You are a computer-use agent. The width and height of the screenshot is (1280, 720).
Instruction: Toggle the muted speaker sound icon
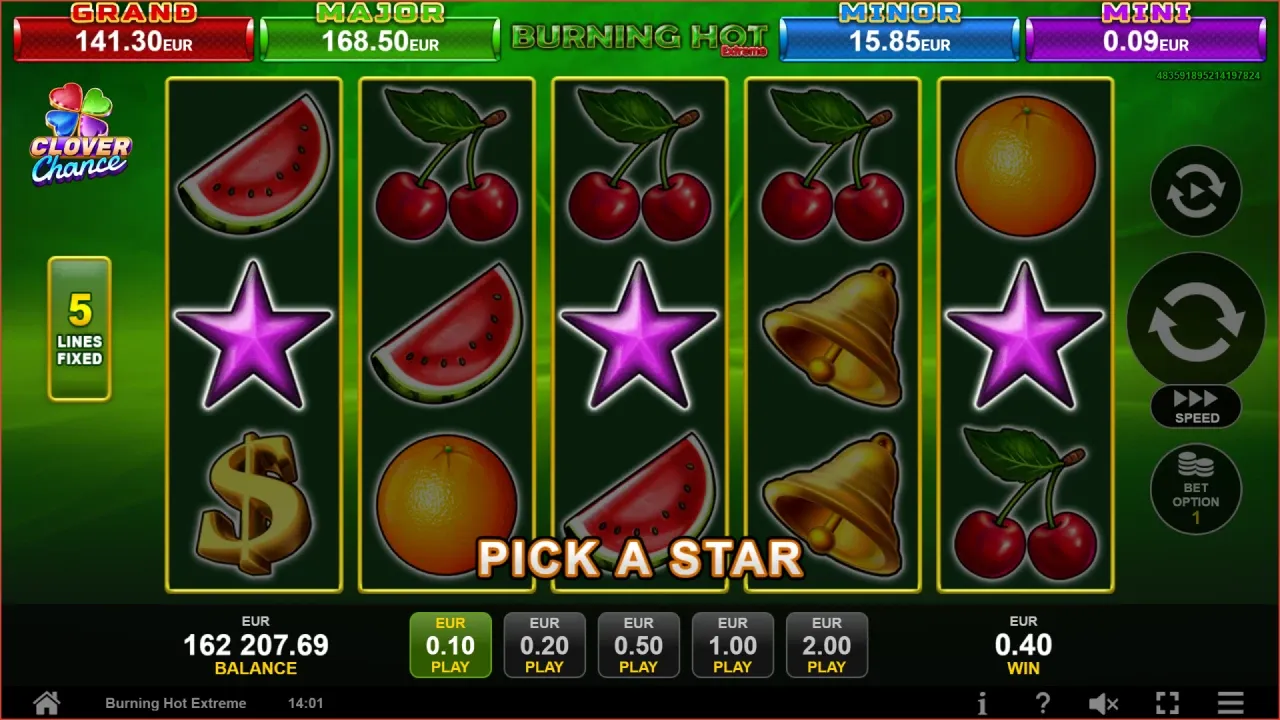pos(1103,703)
